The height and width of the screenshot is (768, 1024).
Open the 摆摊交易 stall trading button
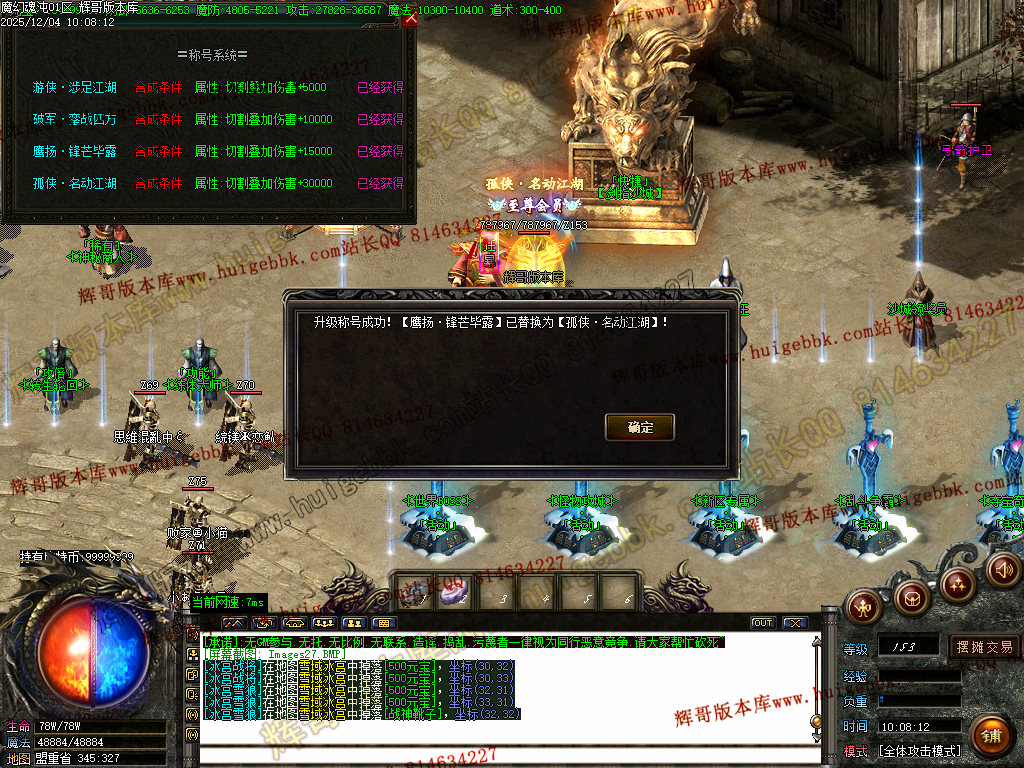pyautogui.click(x=984, y=647)
